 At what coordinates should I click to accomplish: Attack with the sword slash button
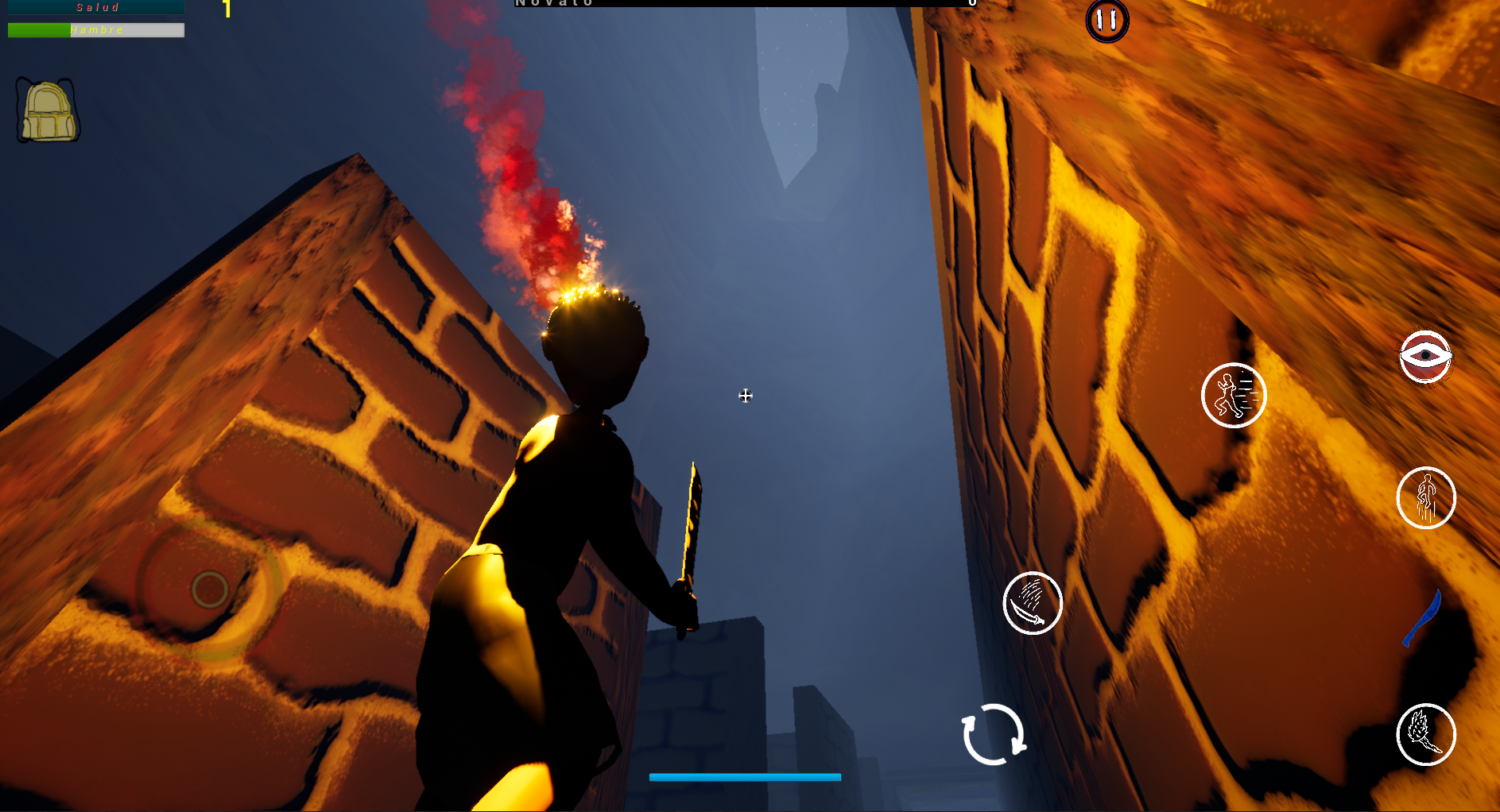[x=1033, y=603]
